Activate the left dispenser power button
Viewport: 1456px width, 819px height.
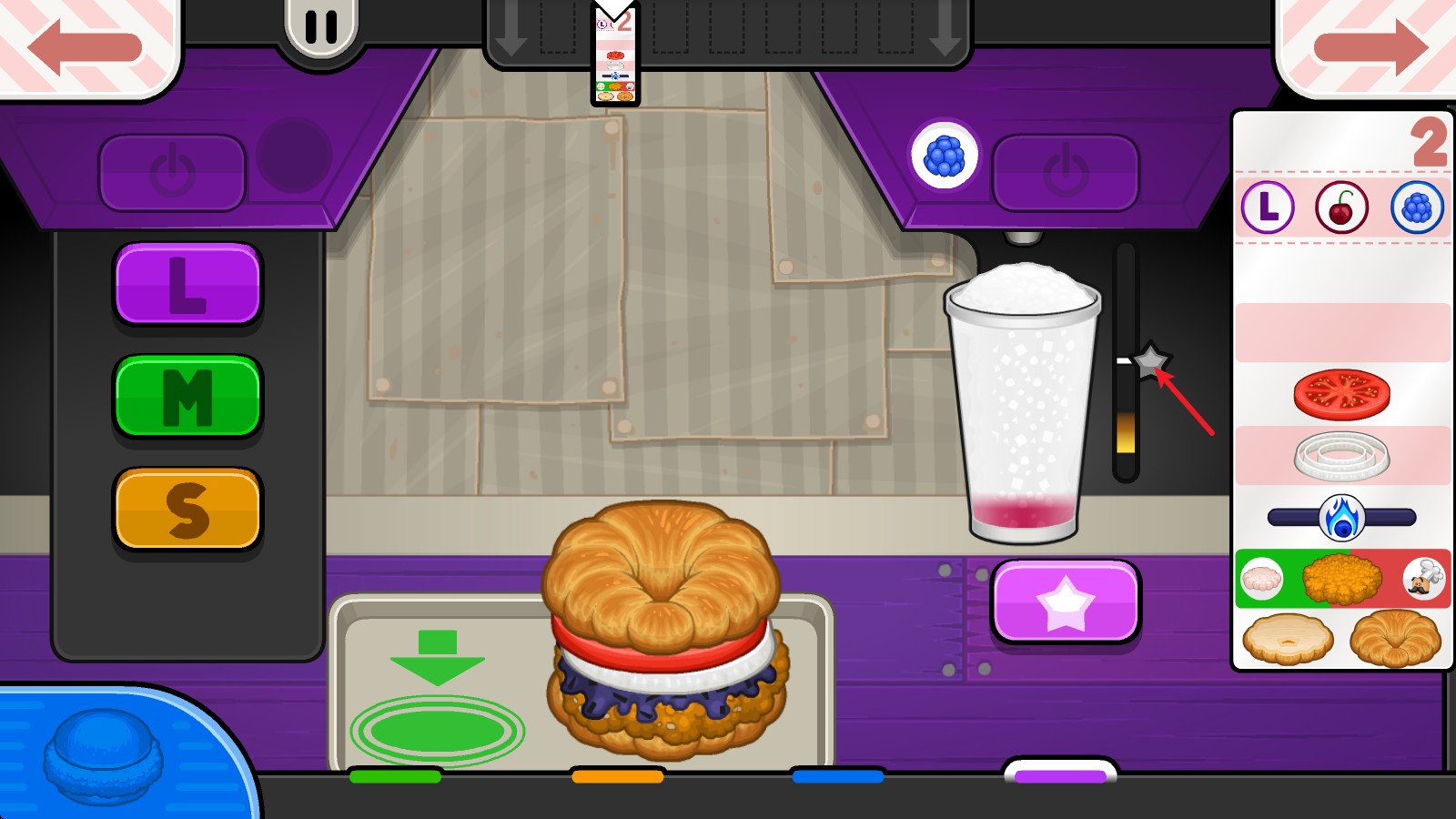point(172,173)
